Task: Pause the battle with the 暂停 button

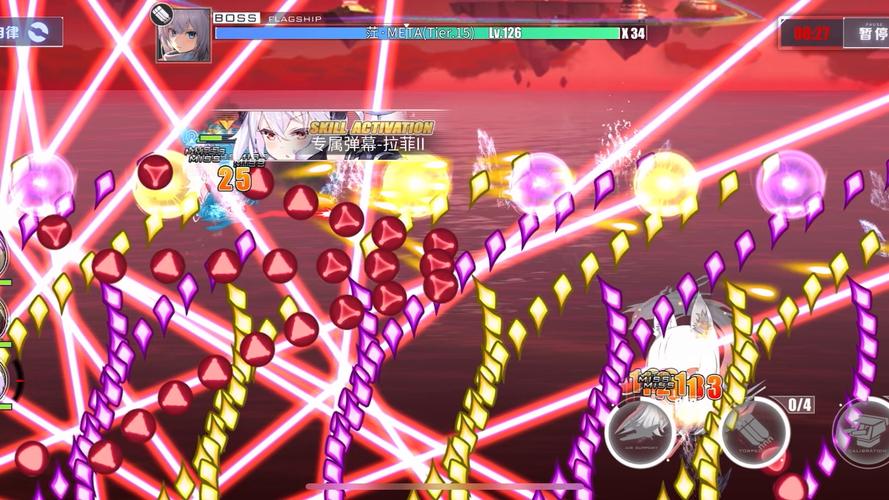Action: [x=866, y=33]
